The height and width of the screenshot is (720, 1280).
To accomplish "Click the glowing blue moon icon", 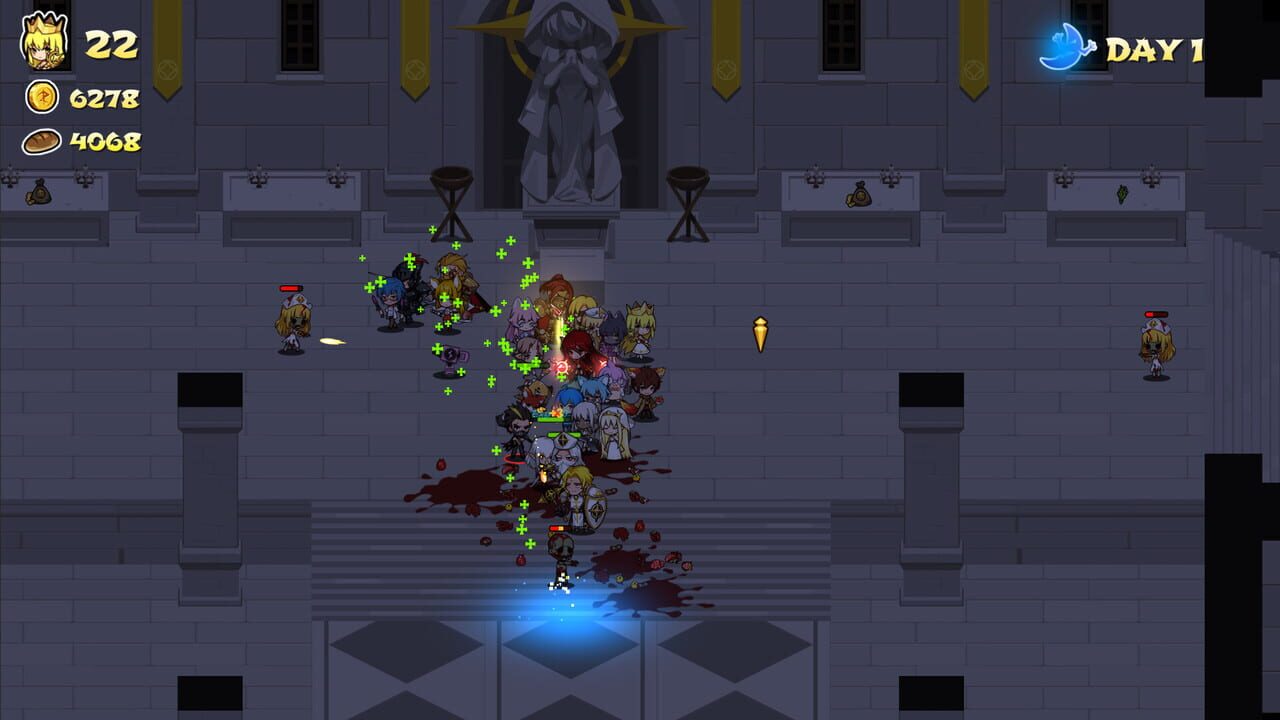I will click(x=1068, y=41).
